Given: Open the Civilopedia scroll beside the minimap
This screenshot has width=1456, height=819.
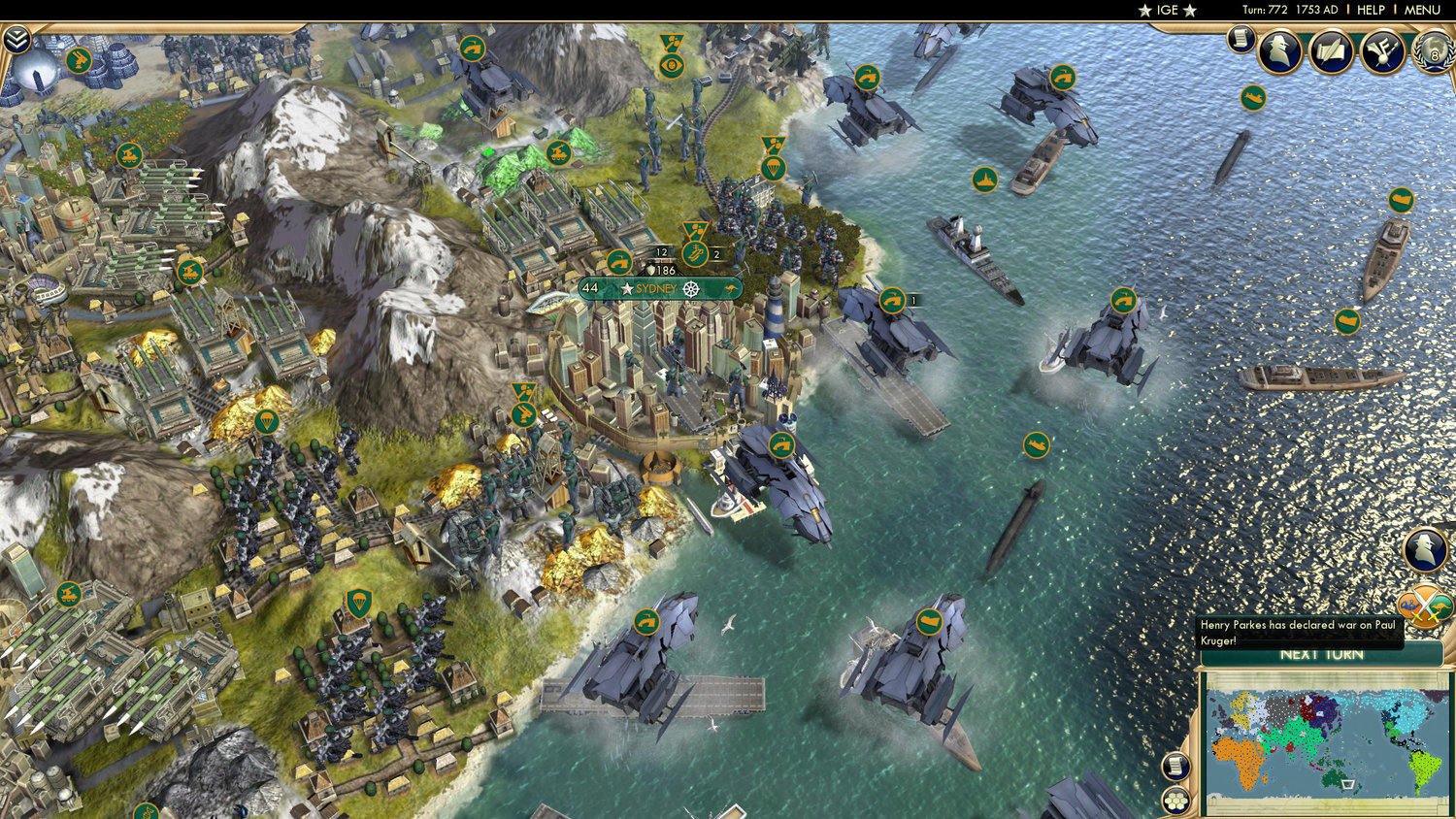Looking at the screenshot, I should pyautogui.click(x=1175, y=767).
